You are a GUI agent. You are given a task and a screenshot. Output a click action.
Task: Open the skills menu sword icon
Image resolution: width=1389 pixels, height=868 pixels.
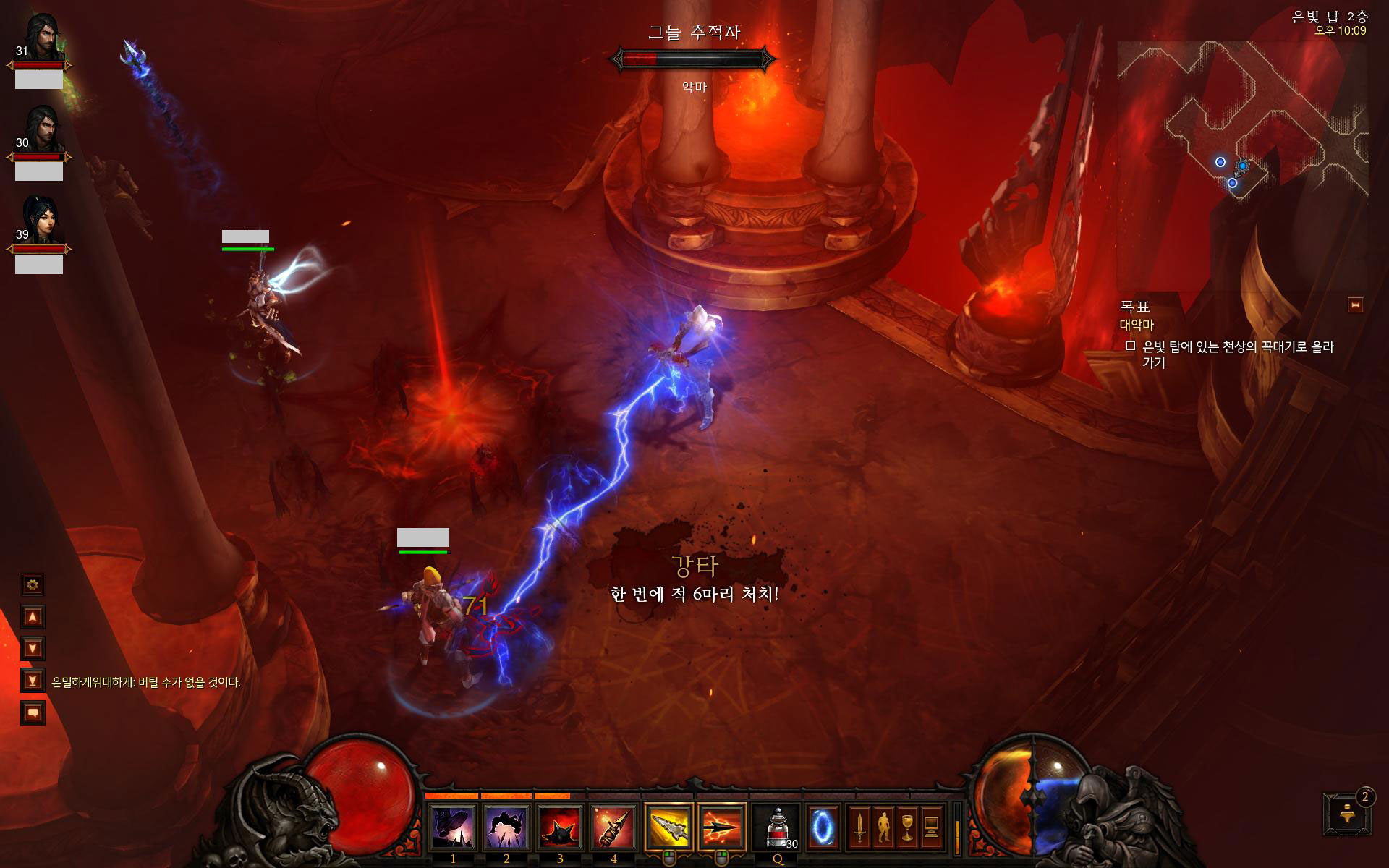pyautogui.click(x=859, y=826)
